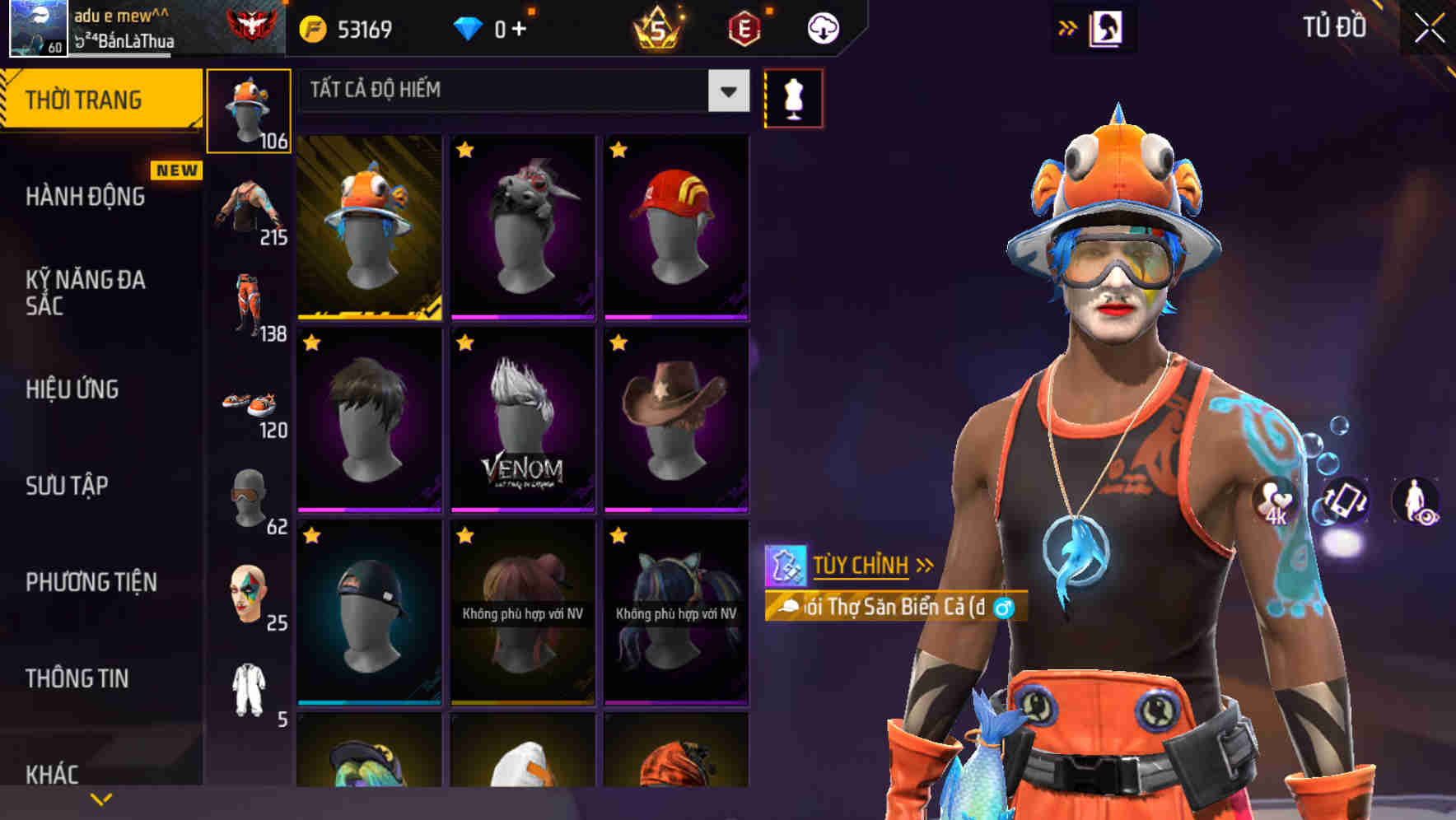Select the Venom hair thumbnail
1456x820 pixels.
[x=522, y=420]
